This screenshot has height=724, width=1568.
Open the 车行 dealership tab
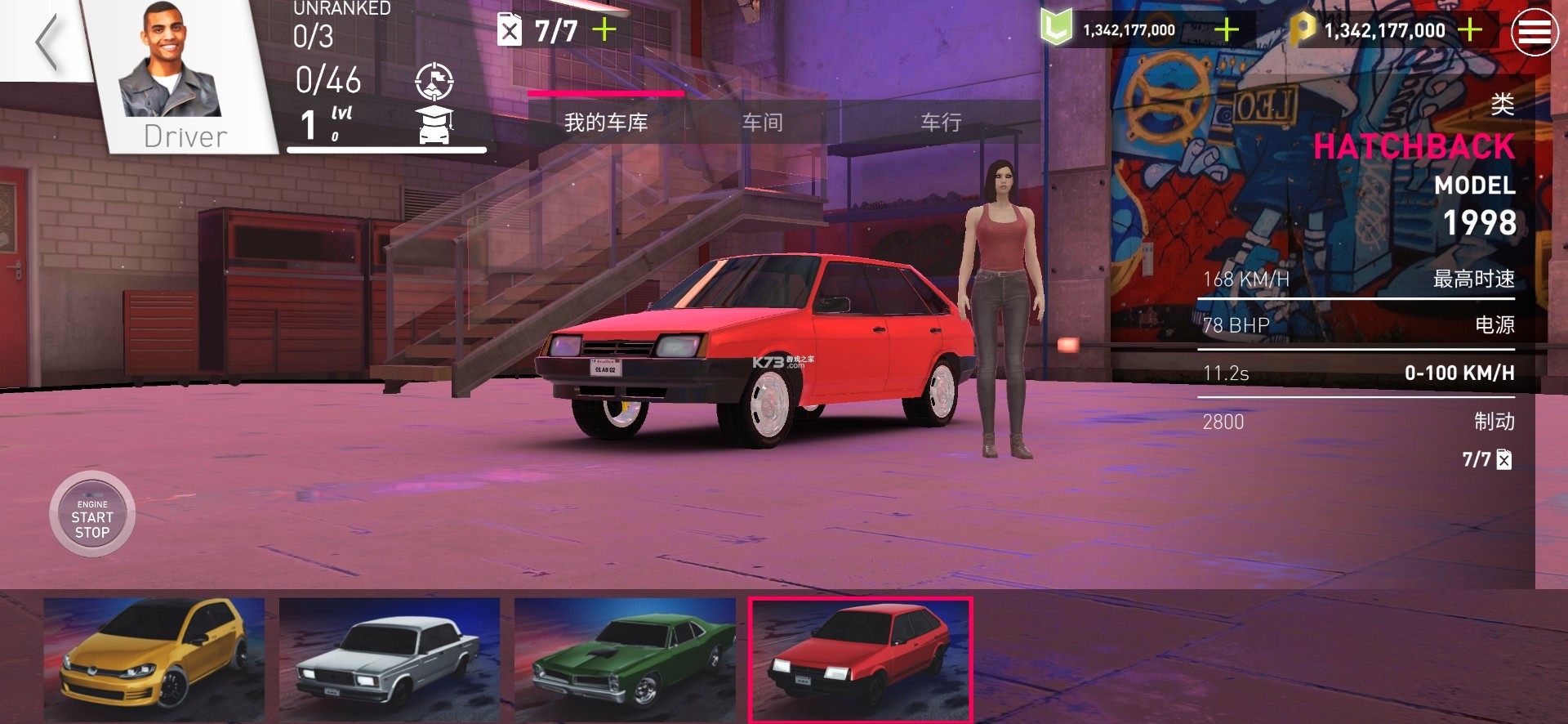pos(941,123)
